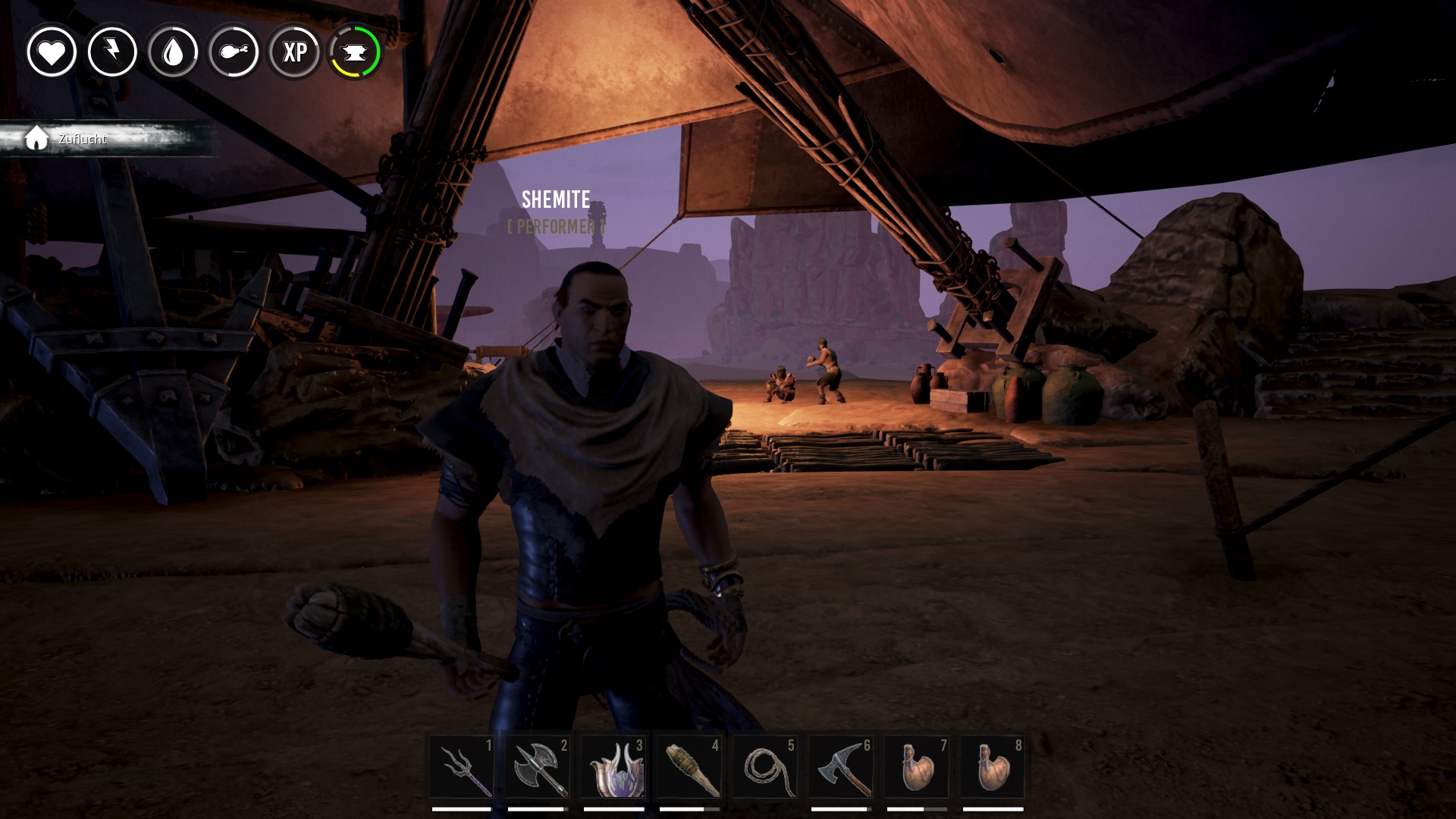Equip the wrapped torch from the hotbar
Screen dimensions: 1456x819
click(689, 767)
